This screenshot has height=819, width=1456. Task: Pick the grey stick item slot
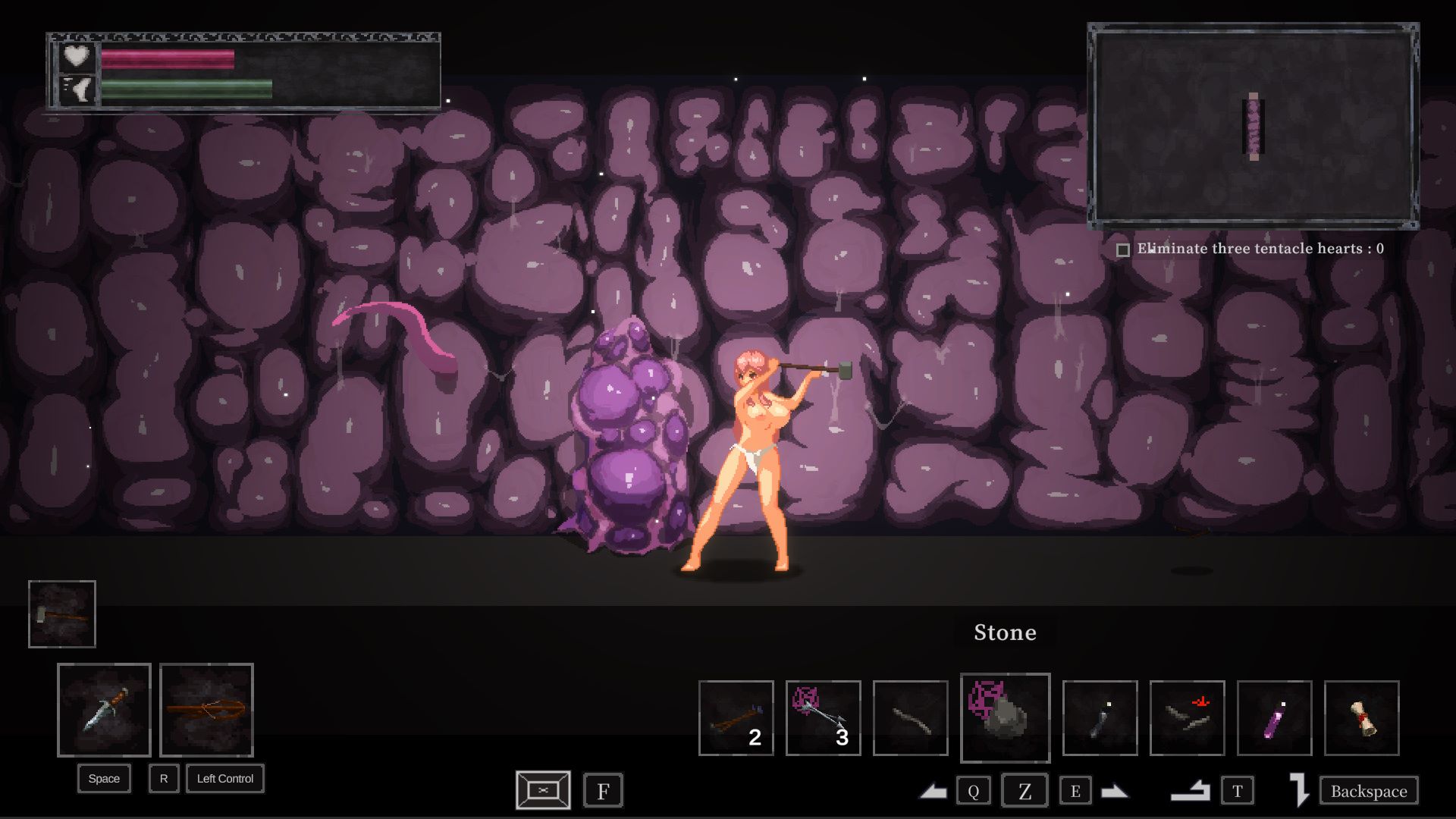[x=910, y=718]
